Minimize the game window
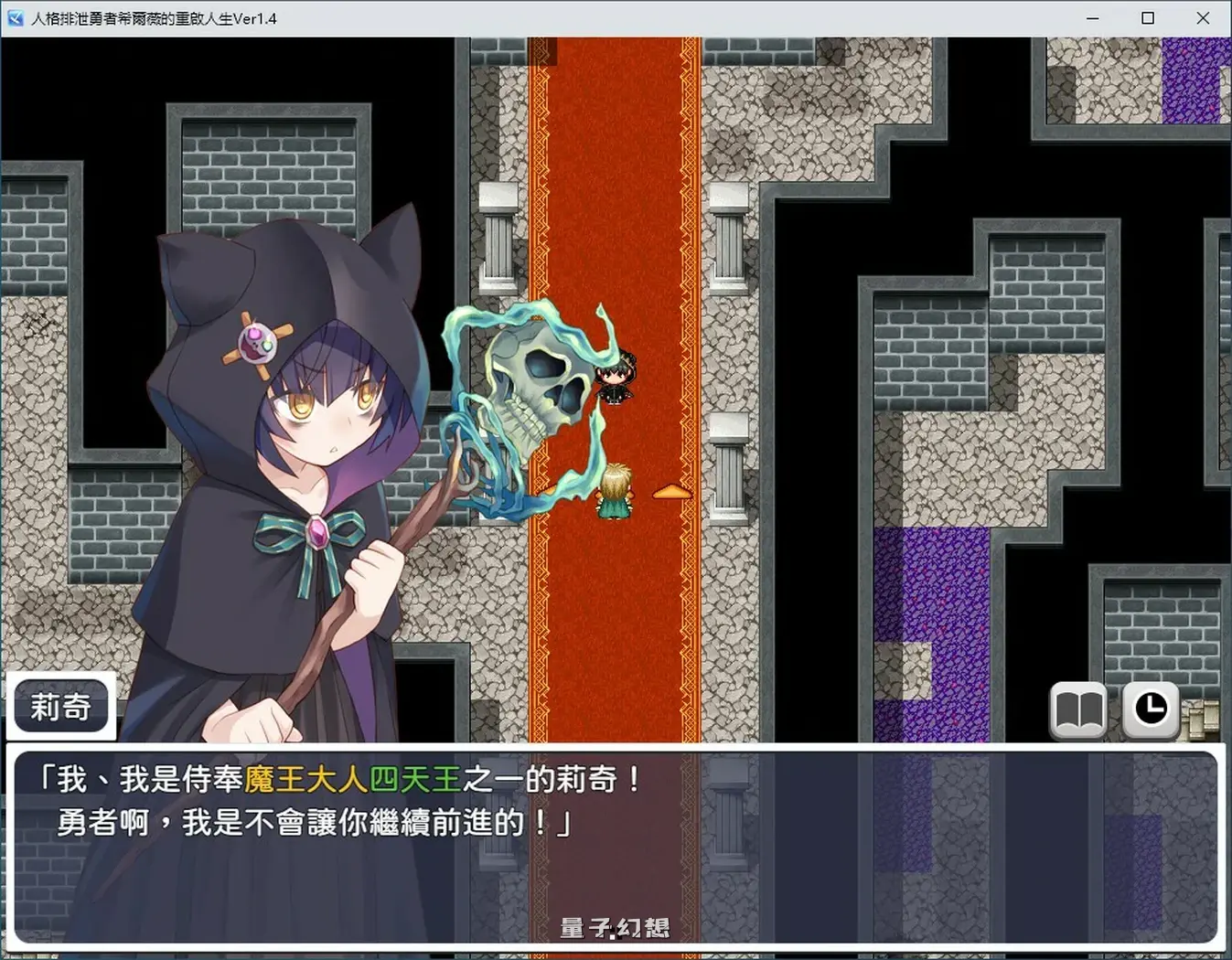1232x960 pixels. point(1091,18)
